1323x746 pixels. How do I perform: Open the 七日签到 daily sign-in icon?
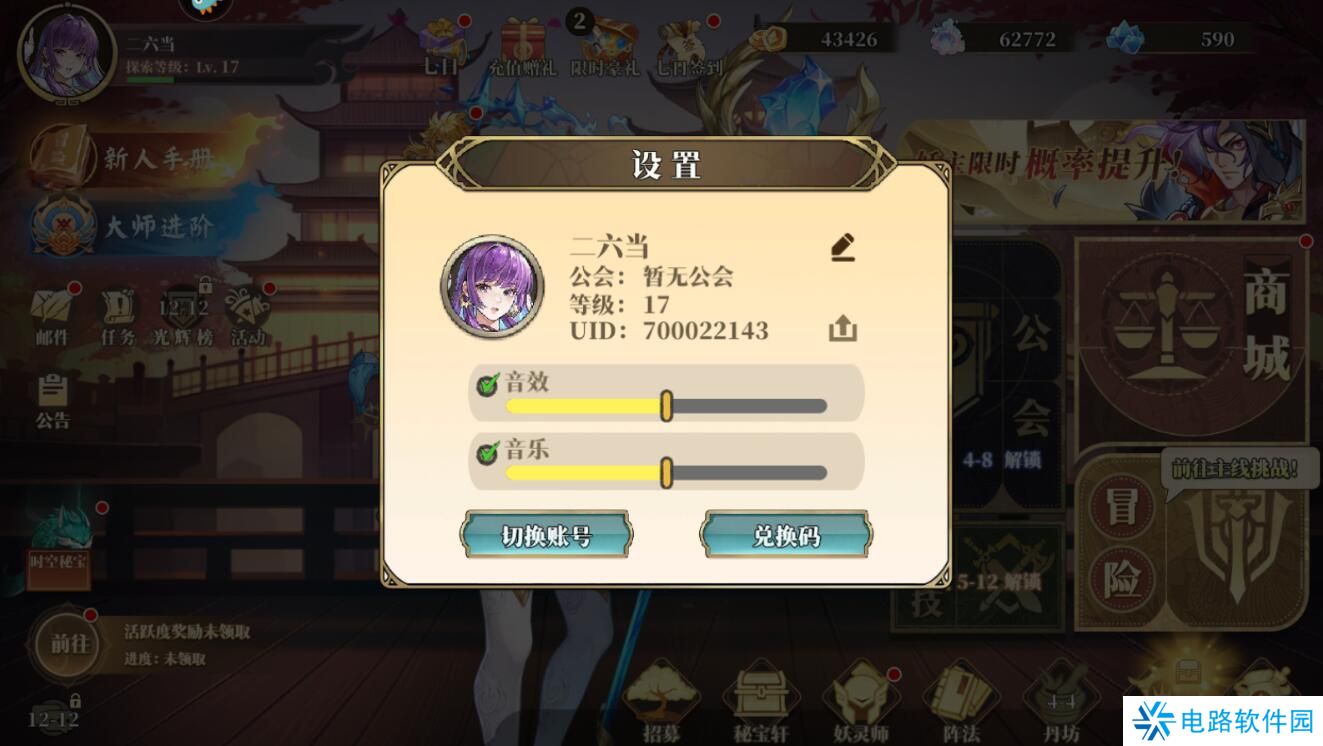682,40
